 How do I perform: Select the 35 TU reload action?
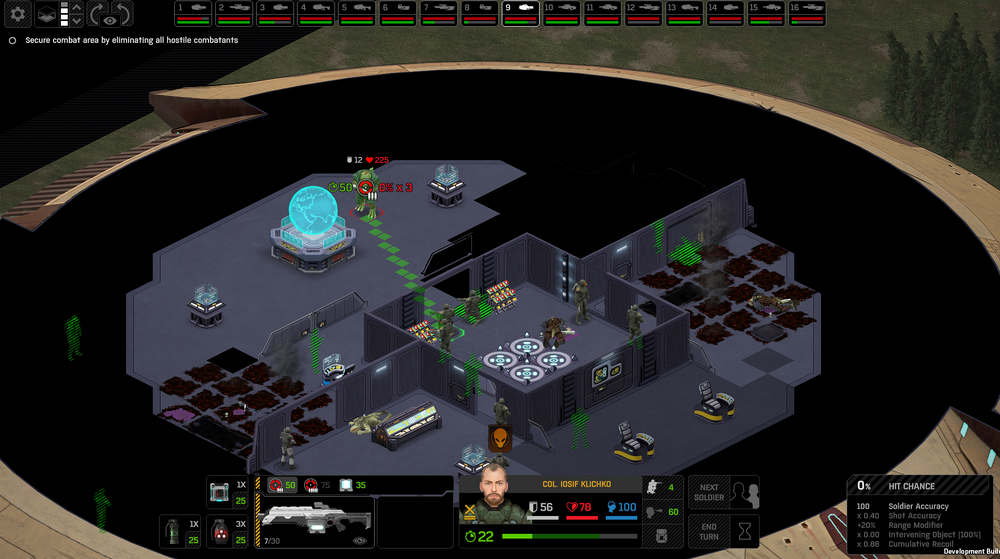tap(353, 485)
